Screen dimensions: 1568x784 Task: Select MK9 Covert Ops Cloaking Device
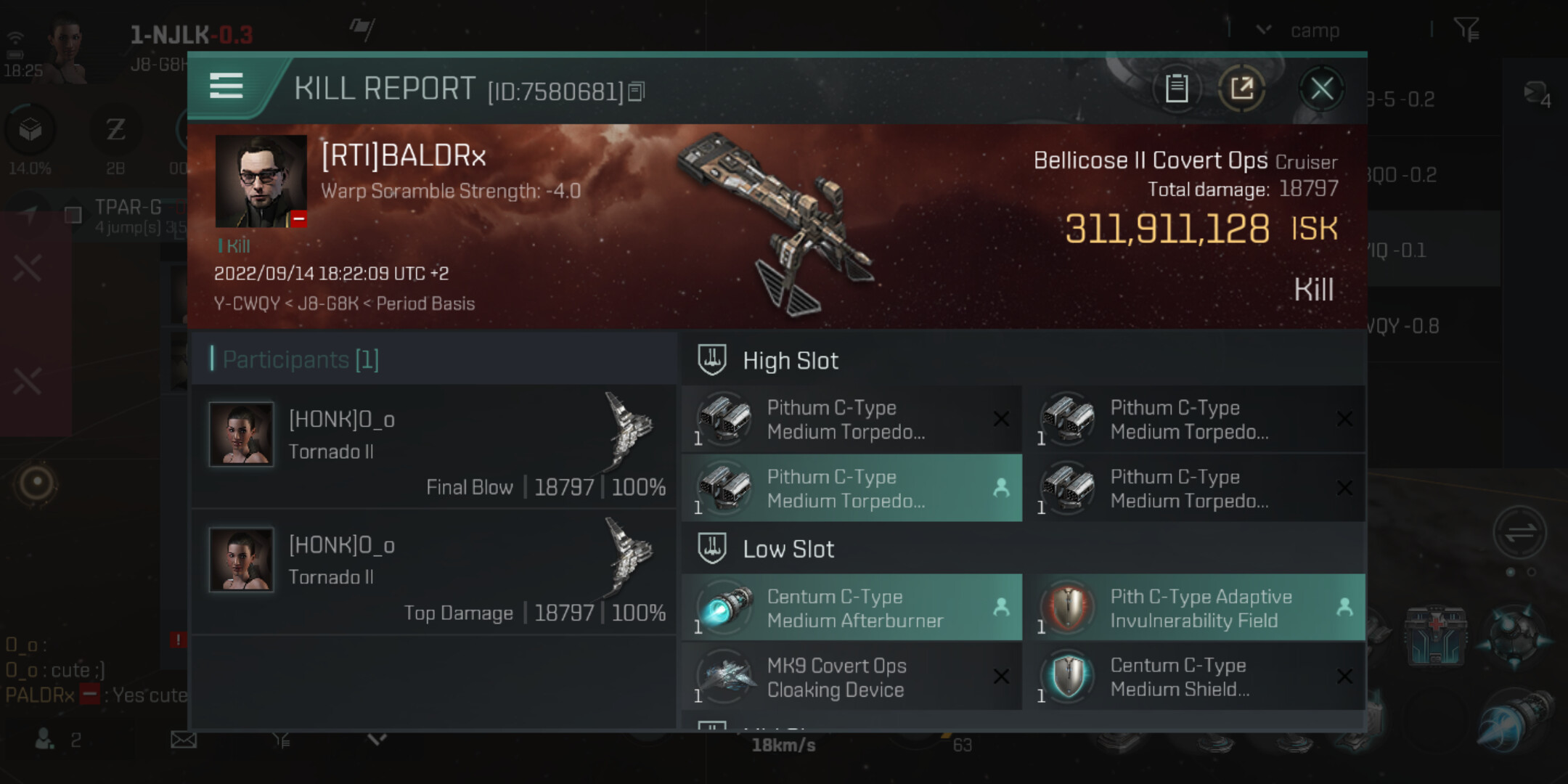coord(852,677)
